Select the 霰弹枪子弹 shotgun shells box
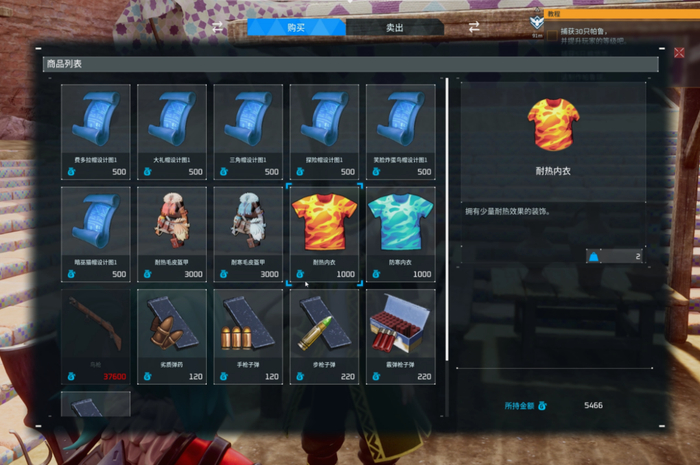700x465 pixels. pos(400,336)
